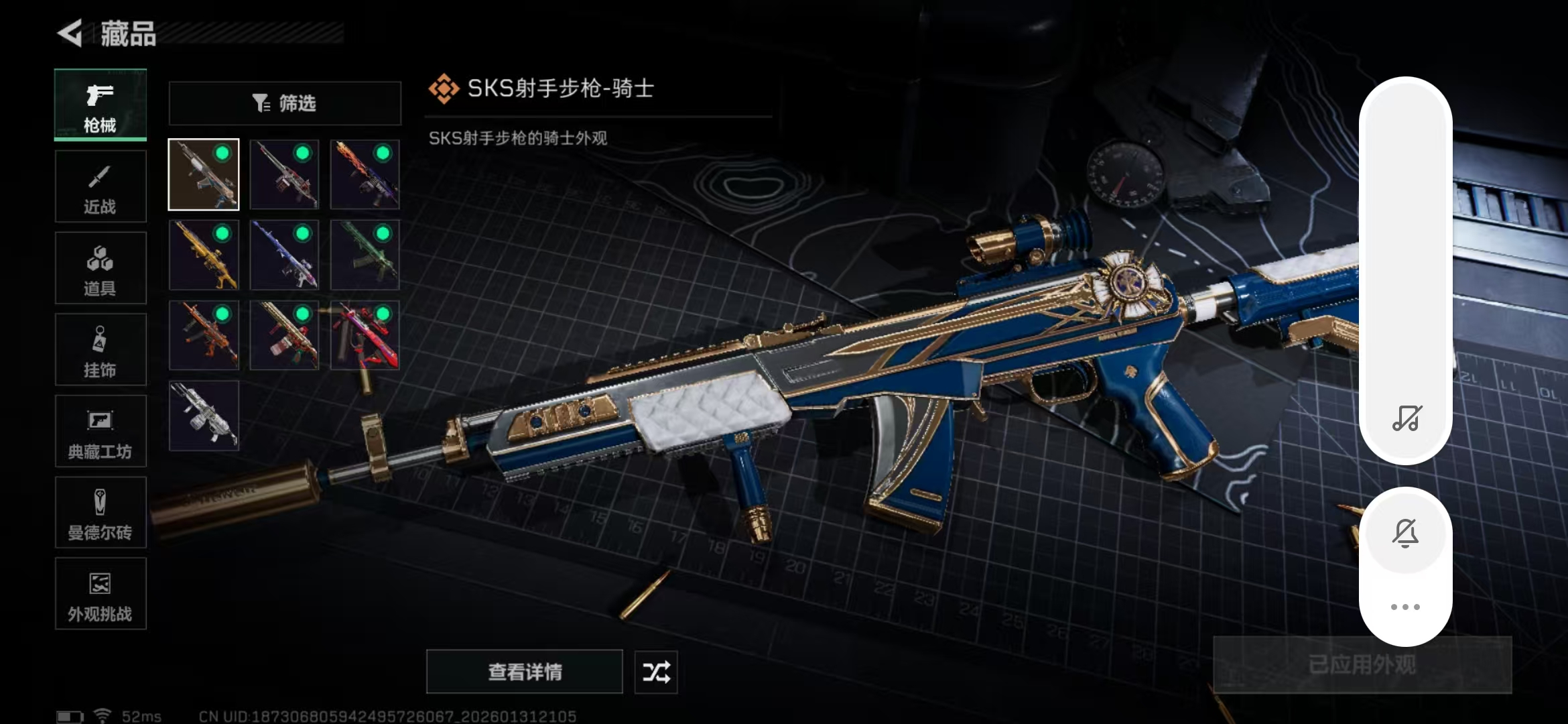Expand the three-dot more options menu
The image size is (1568, 724).
click(x=1406, y=605)
